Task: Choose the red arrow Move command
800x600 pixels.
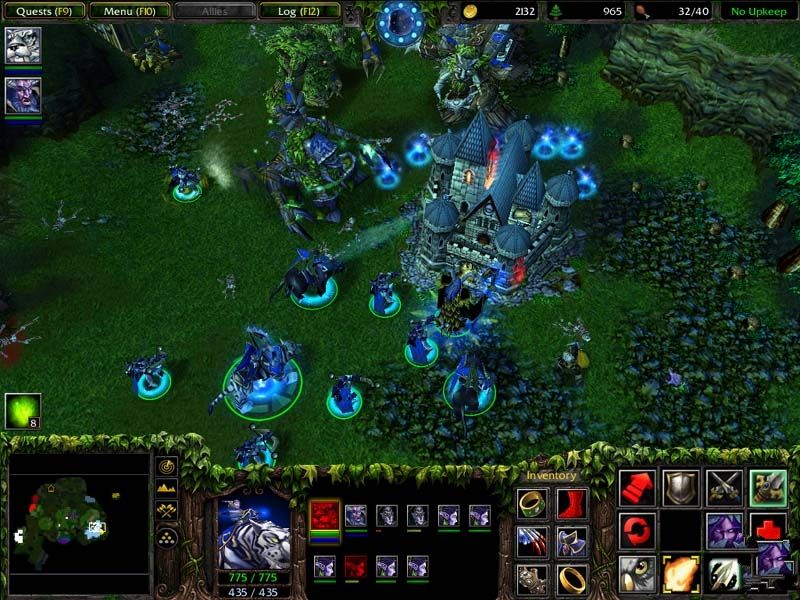Action: (x=637, y=487)
